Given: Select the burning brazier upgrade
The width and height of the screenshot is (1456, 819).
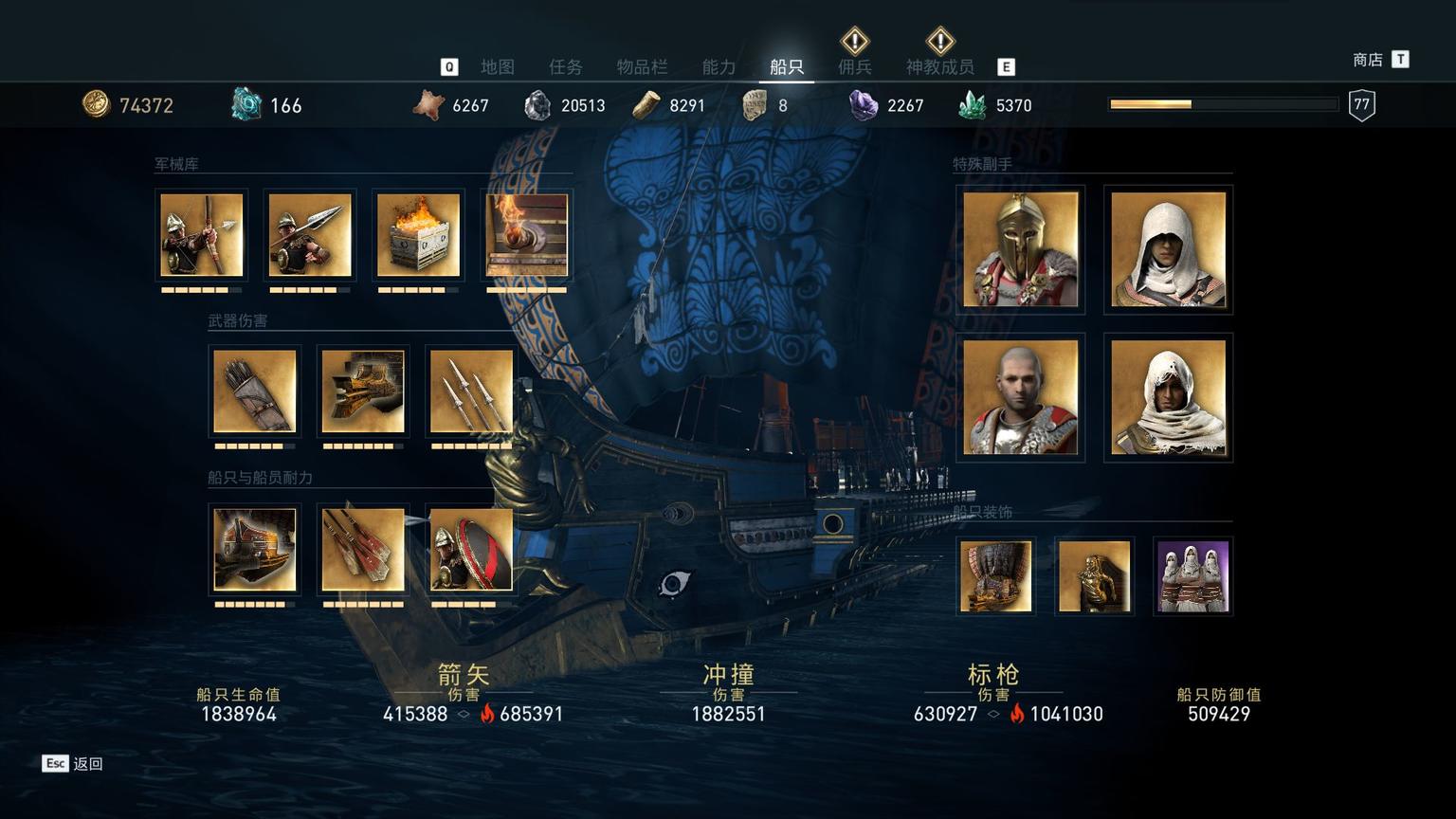Looking at the screenshot, I should click(x=418, y=235).
